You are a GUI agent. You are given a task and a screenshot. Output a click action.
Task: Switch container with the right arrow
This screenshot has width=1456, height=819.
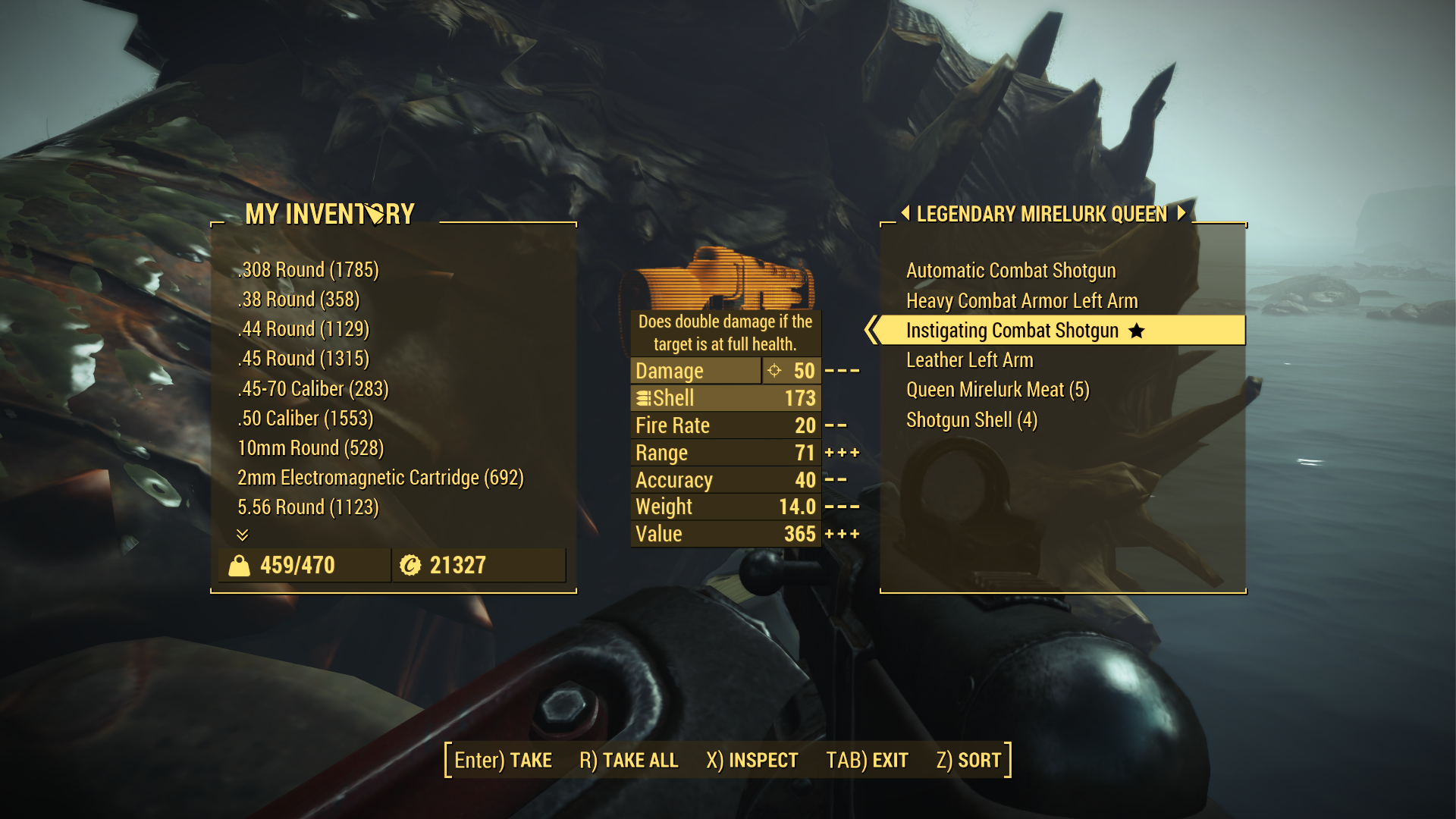point(1181,213)
